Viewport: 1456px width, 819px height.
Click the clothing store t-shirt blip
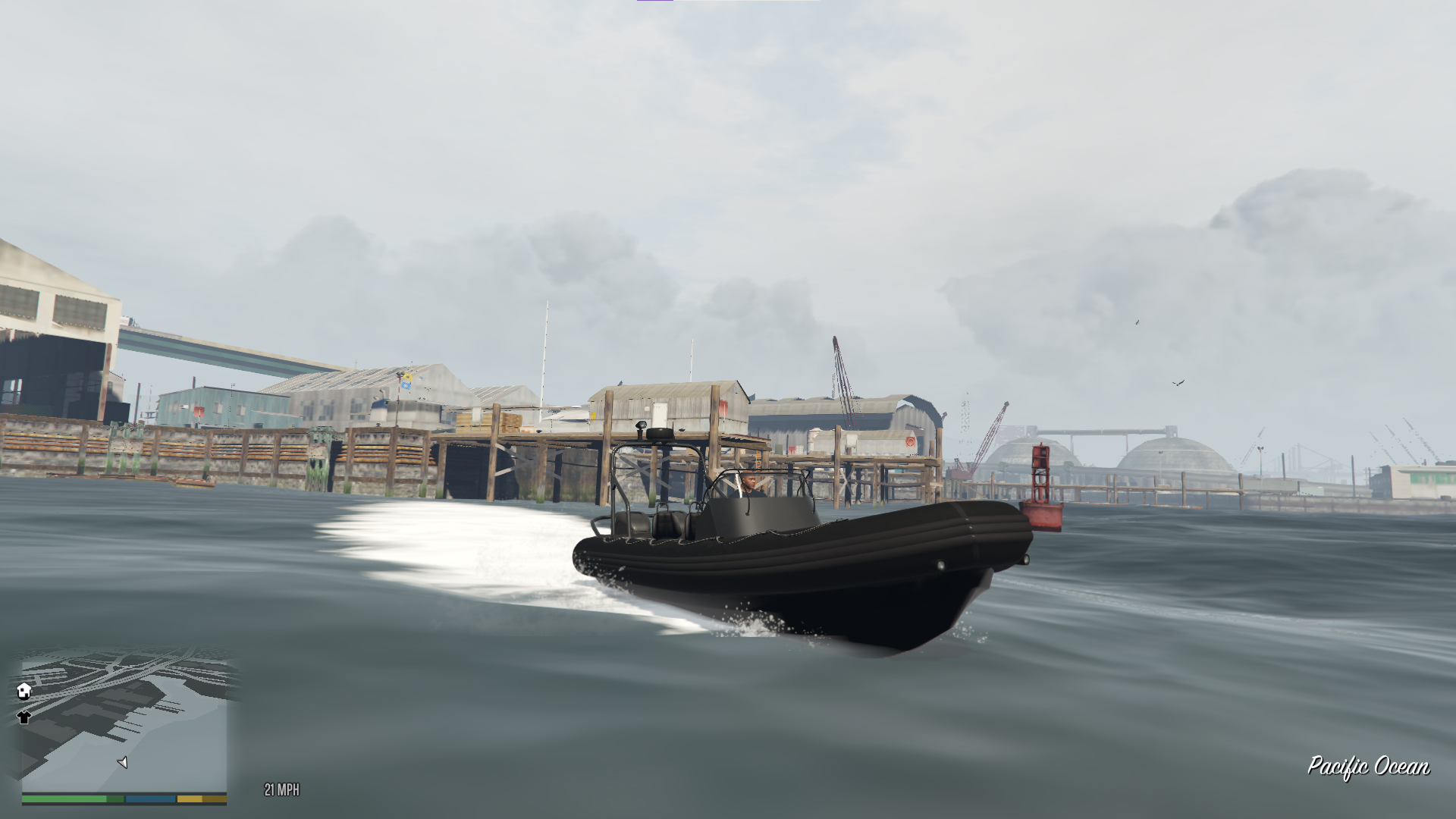tap(24, 718)
